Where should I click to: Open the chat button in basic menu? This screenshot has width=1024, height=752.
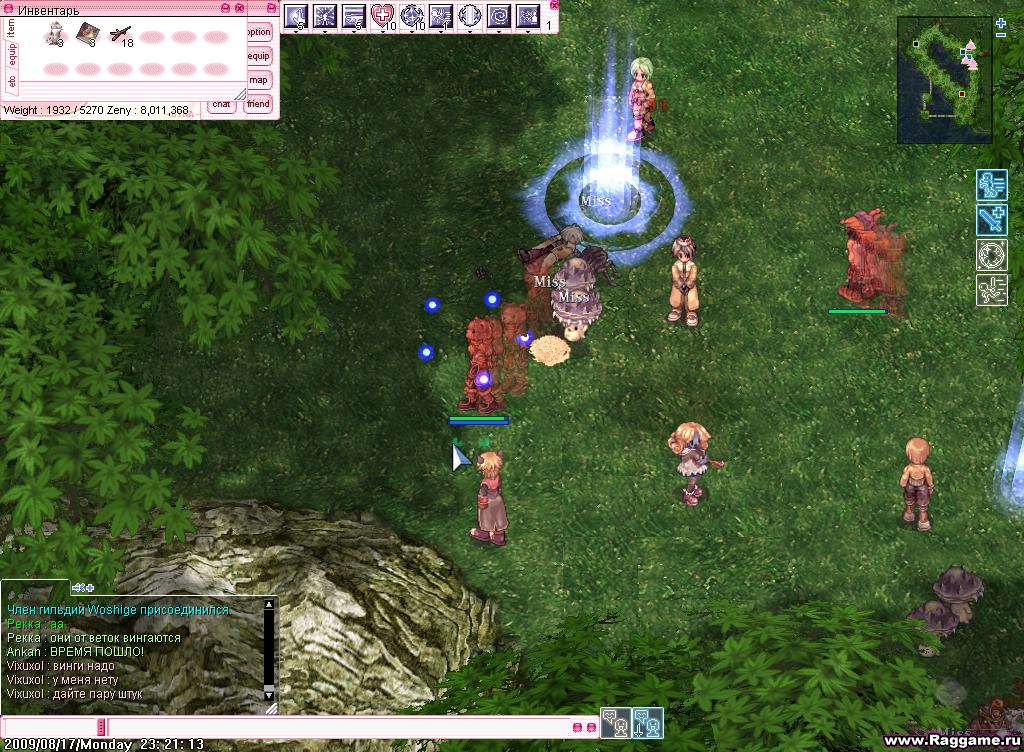(x=222, y=104)
